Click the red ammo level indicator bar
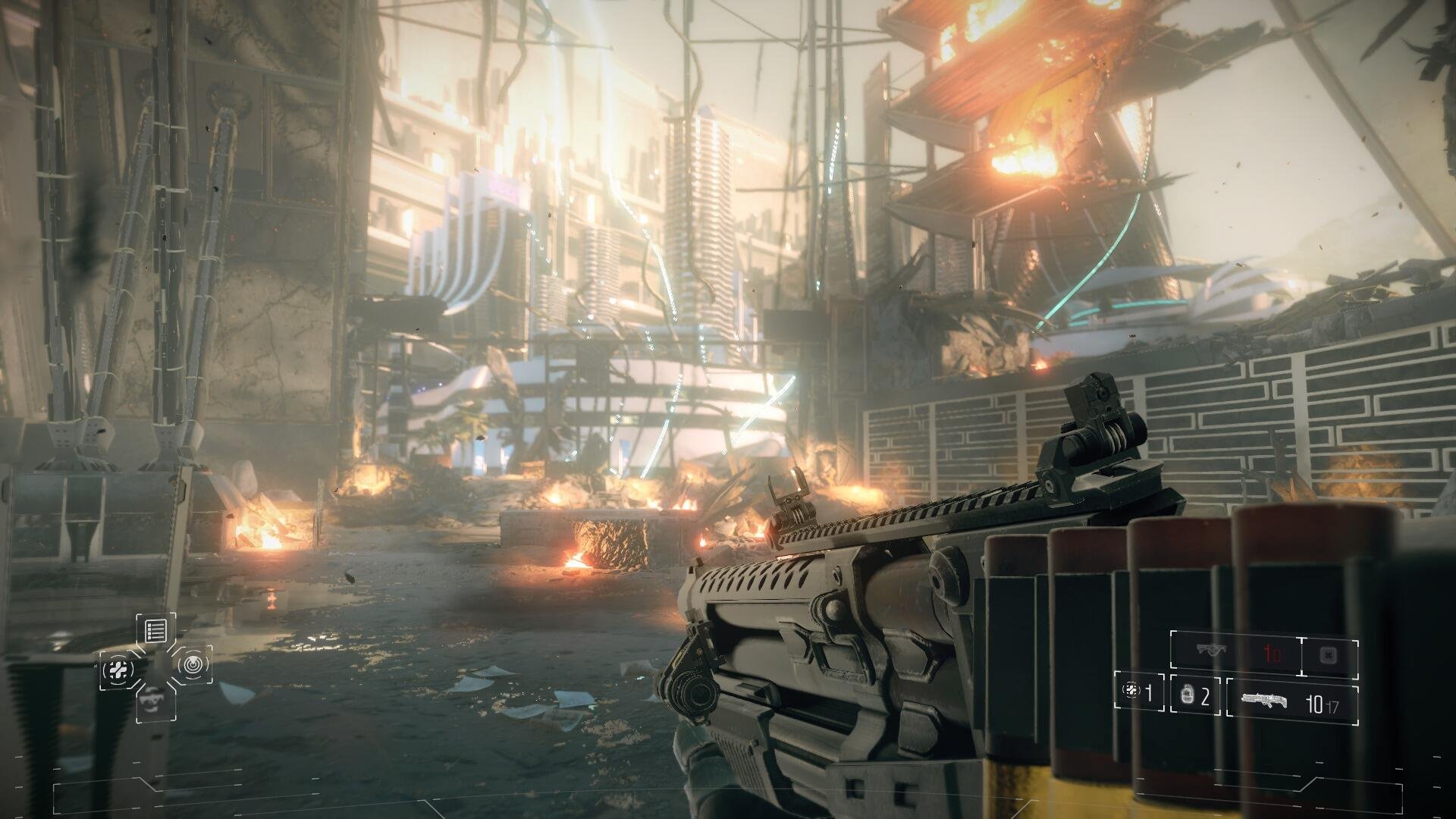Screen dimensions: 1456x819 click(1271, 652)
